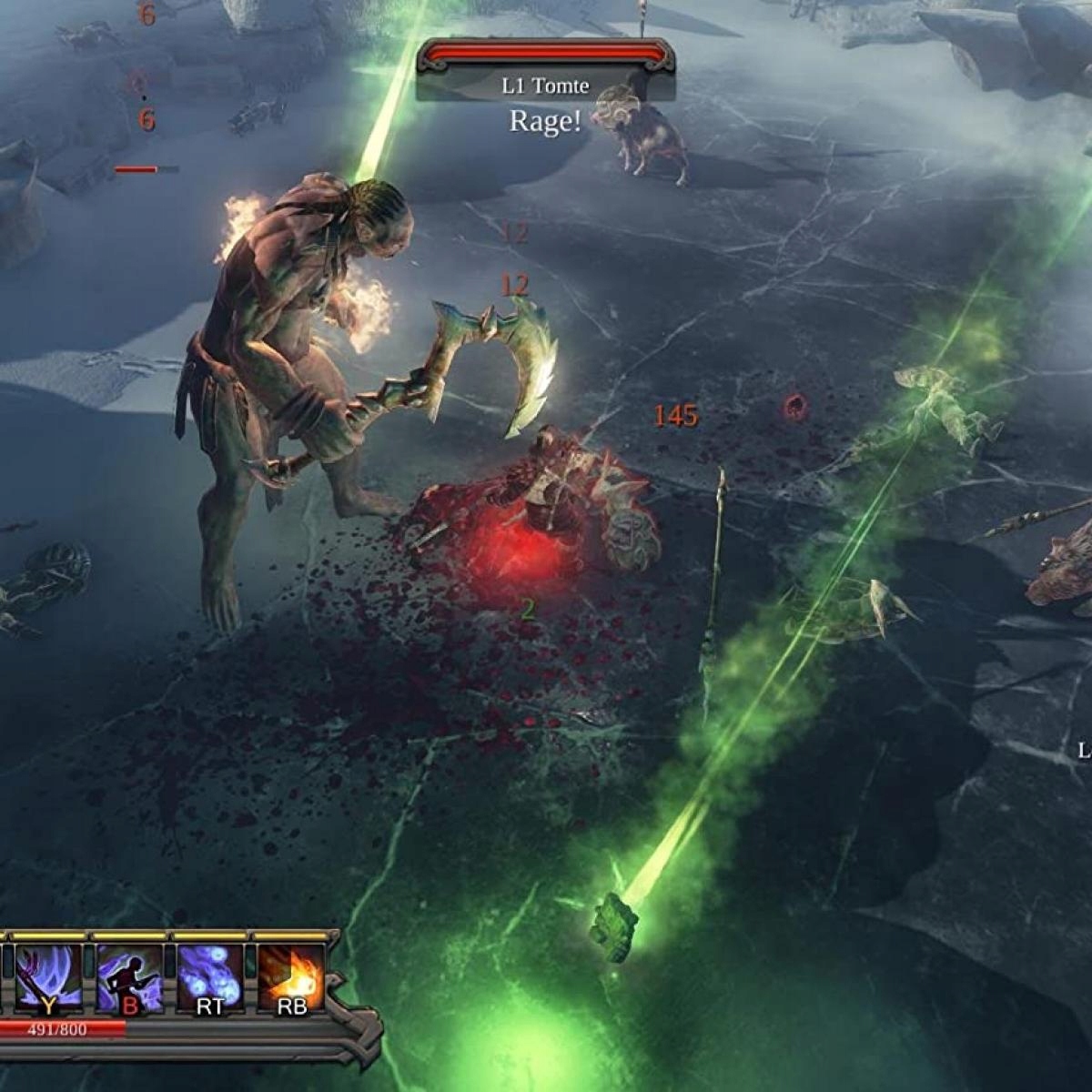Image resolution: width=1092 pixels, height=1092 pixels.
Task: Use the silhouetted warrior charge skill
Action: [x=130, y=978]
